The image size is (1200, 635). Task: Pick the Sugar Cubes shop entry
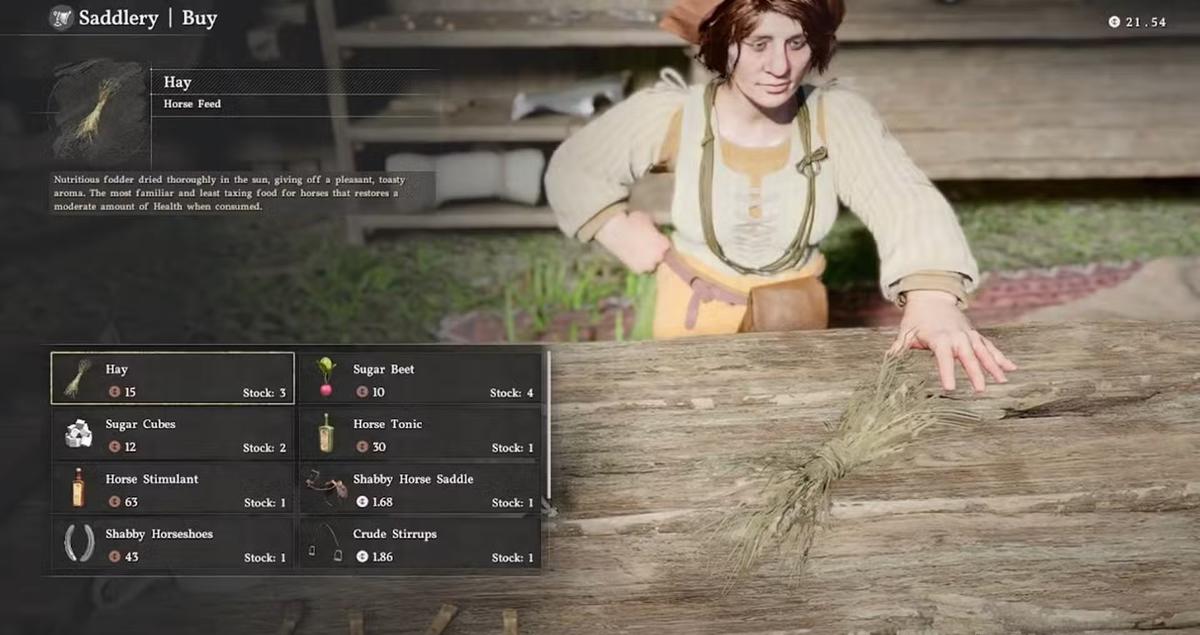click(172, 434)
